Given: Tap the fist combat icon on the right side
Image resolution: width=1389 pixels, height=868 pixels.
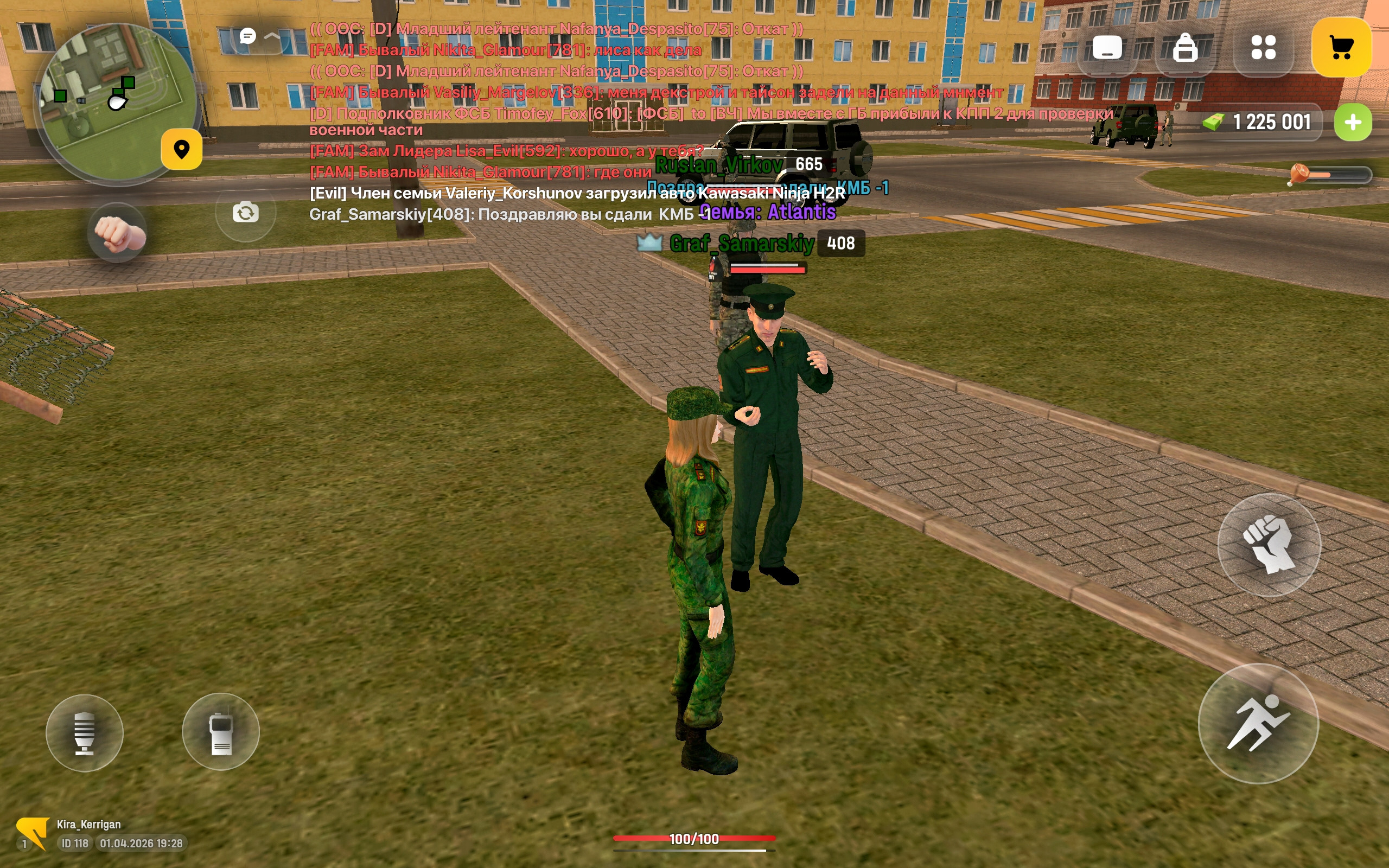Looking at the screenshot, I should [1269, 544].
